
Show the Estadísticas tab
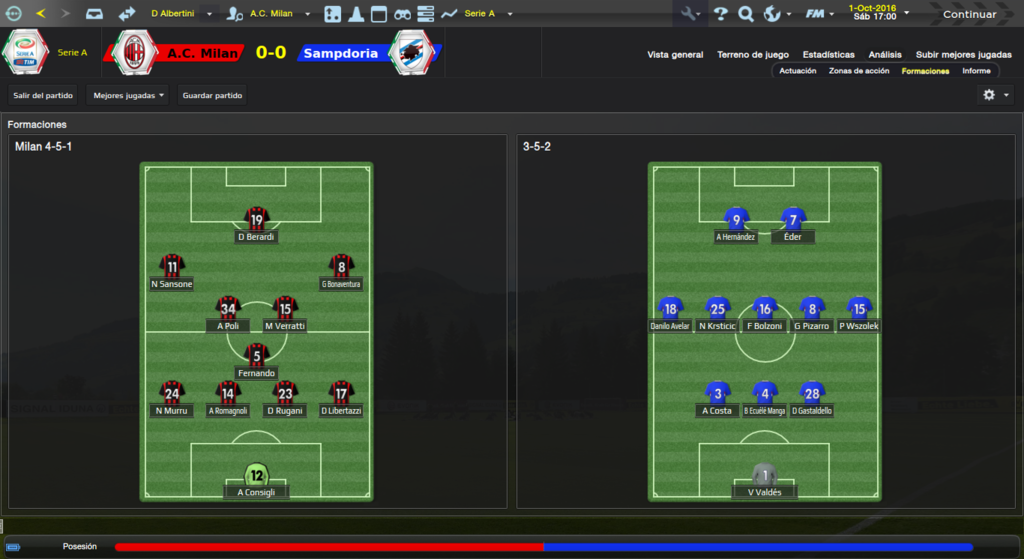(828, 55)
